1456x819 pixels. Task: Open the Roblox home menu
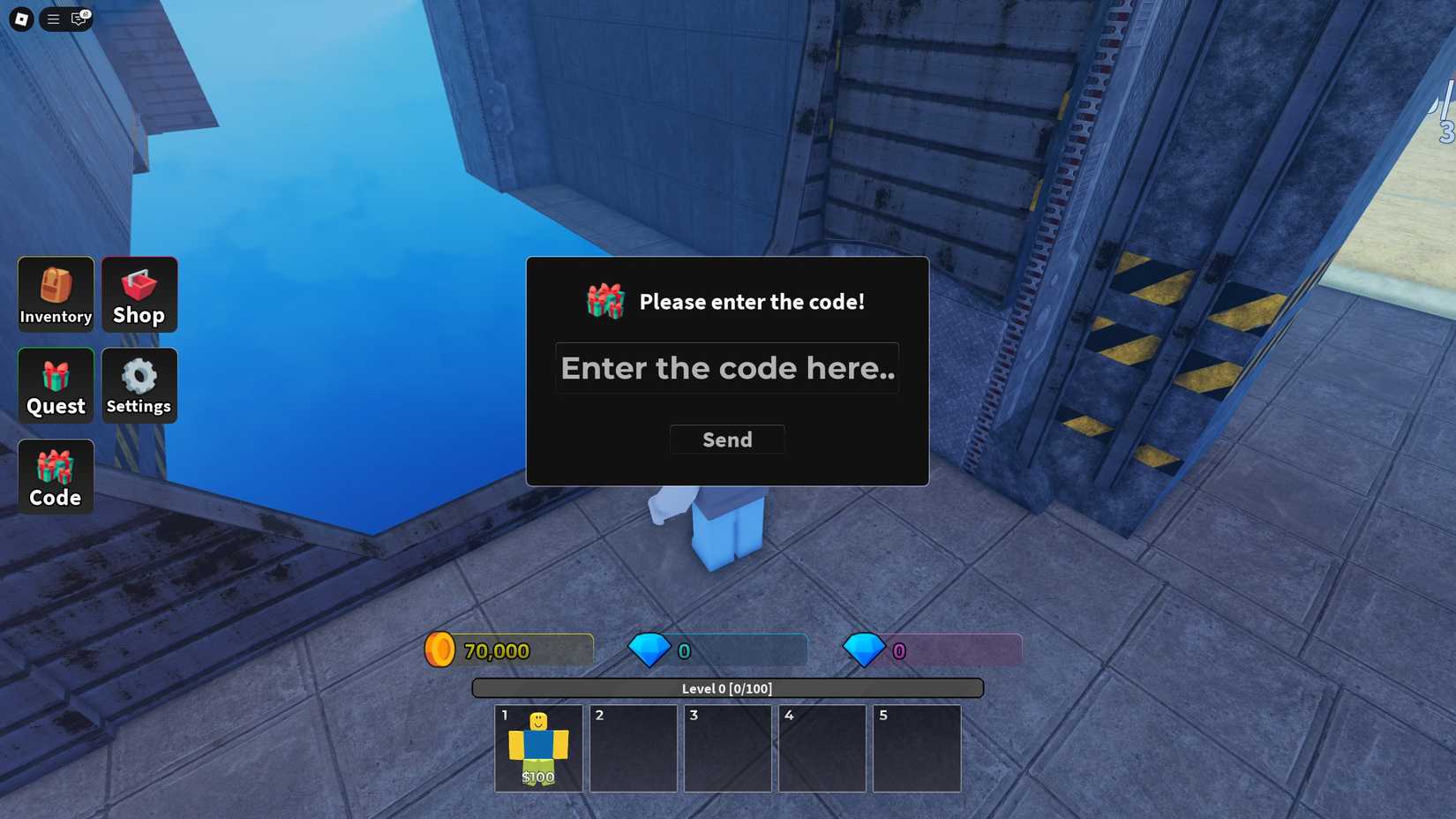19,19
